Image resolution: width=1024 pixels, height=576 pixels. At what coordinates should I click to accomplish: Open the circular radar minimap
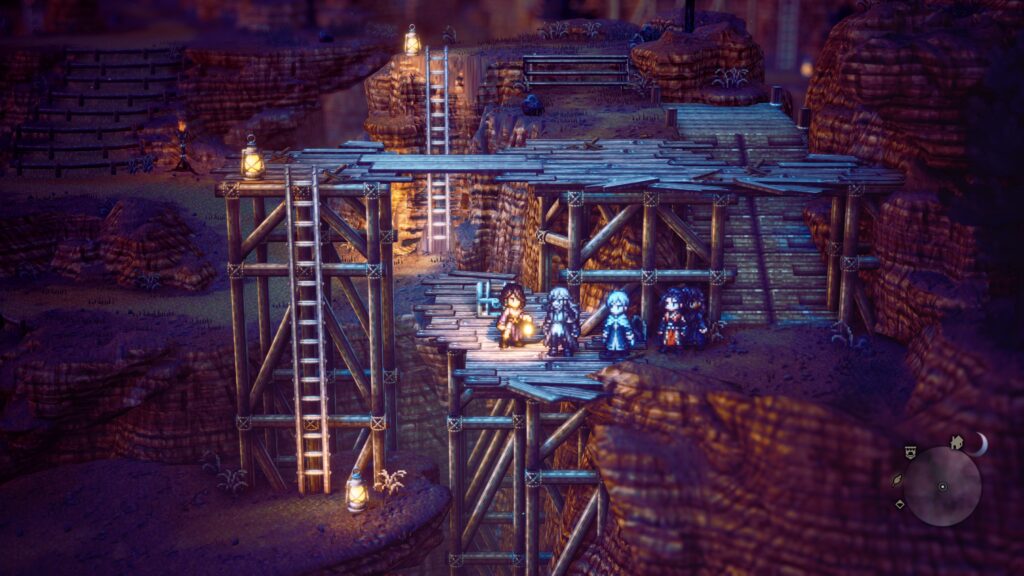click(942, 486)
